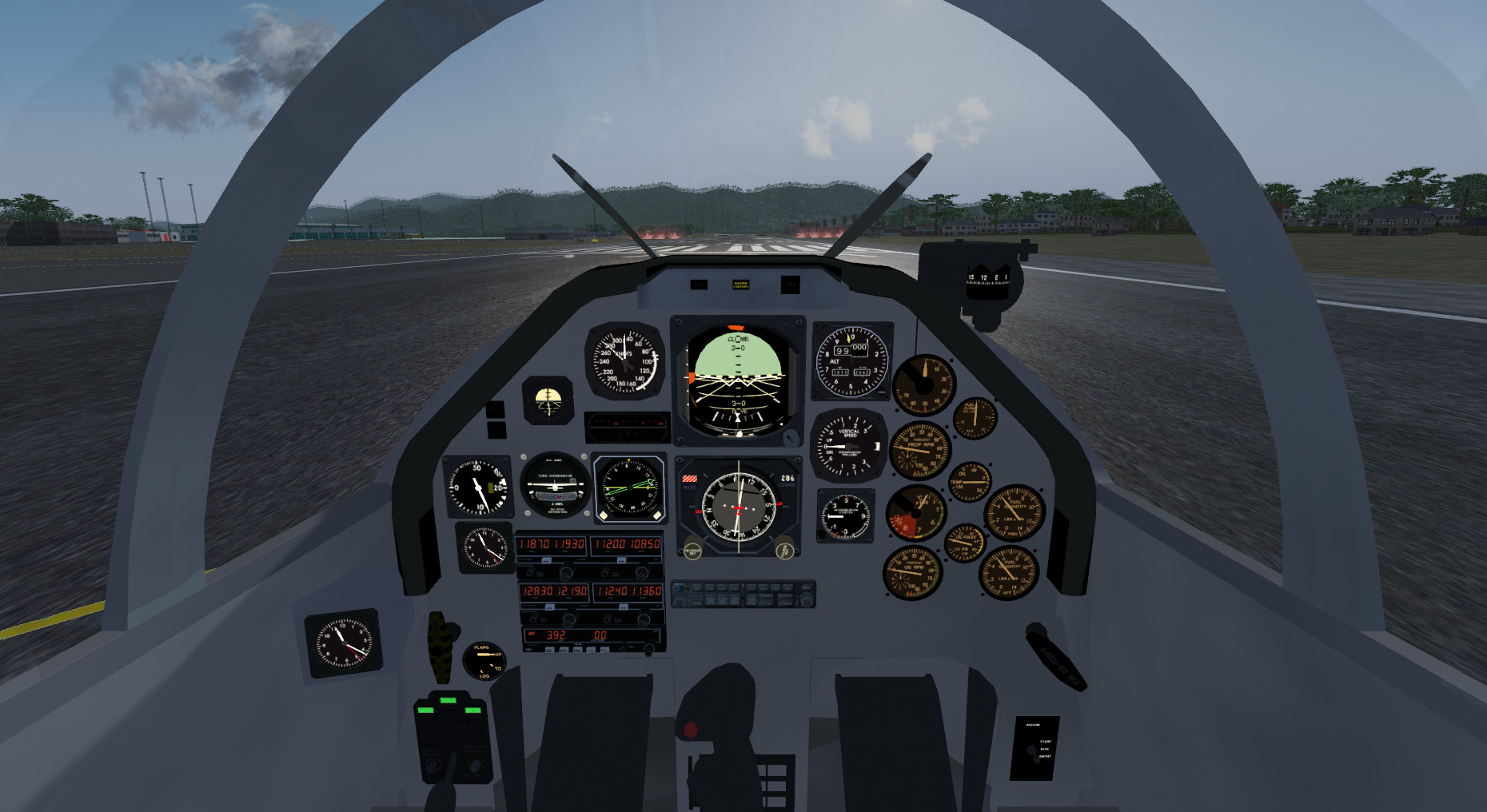1487x812 pixels.
Task: Click the tuning knob under 128.30 / 121.90
Action: click(x=569, y=619)
